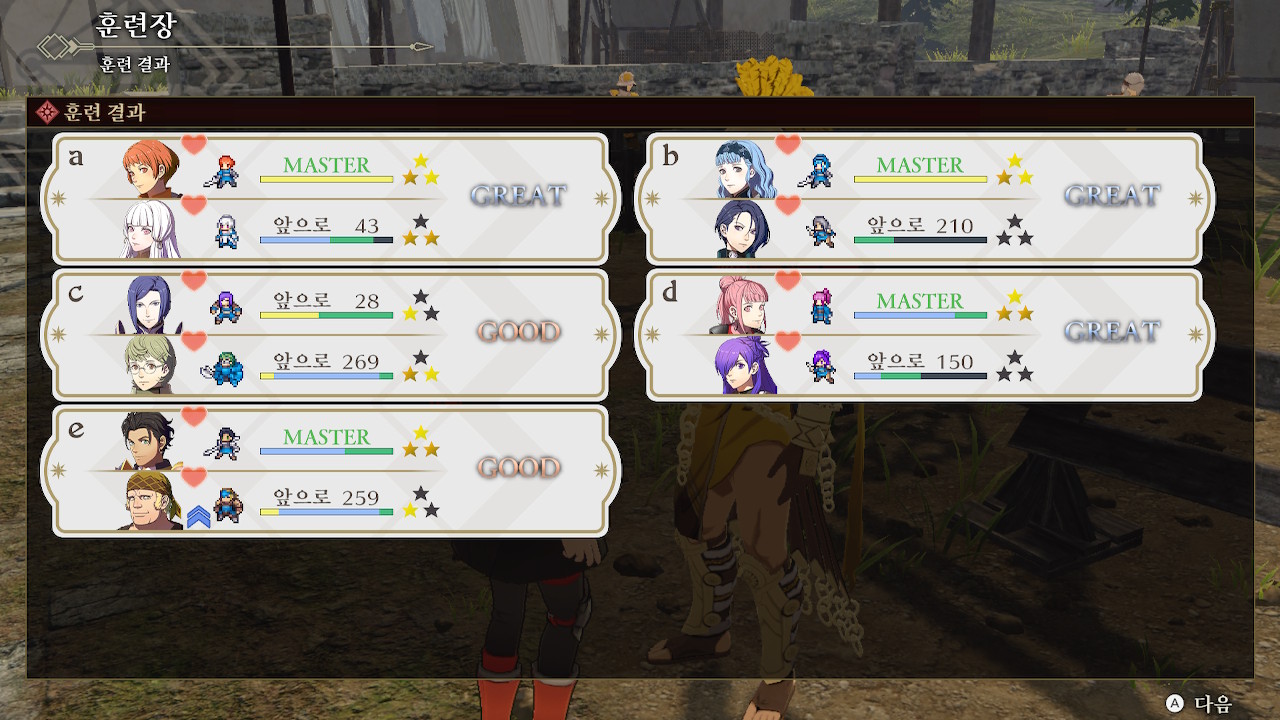The height and width of the screenshot is (720, 1280).
Task: Click the green-haired glasses character portrait
Action: click(152, 365)
